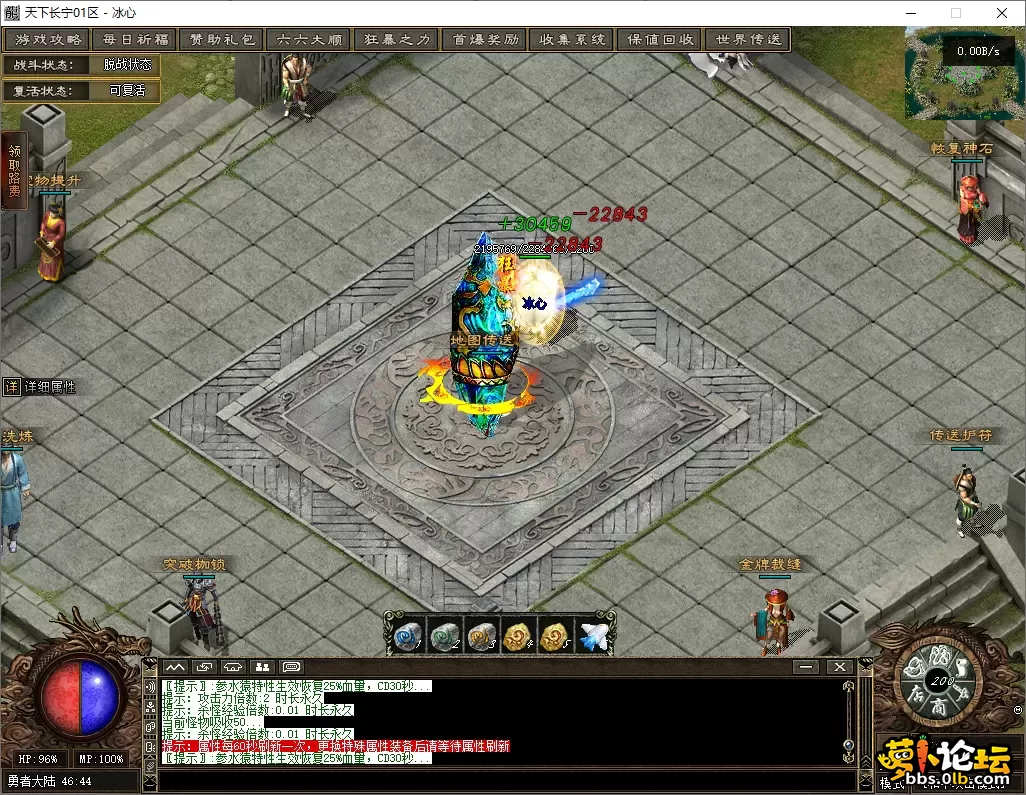This screenshot has width=1026, height=795.
Task: Maximize the game window
Action: 955,13
